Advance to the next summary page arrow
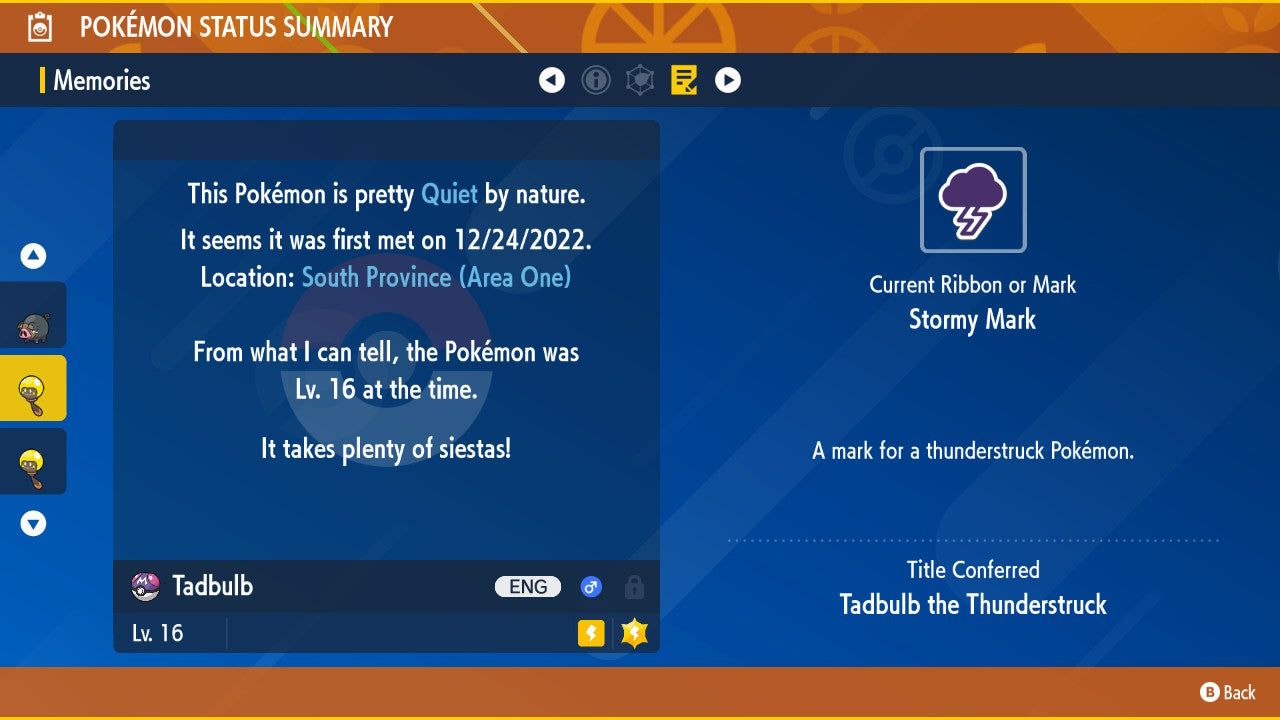The width and height of the screenshot is (1280, 720). pyautogui.click(x=728, y=80)
